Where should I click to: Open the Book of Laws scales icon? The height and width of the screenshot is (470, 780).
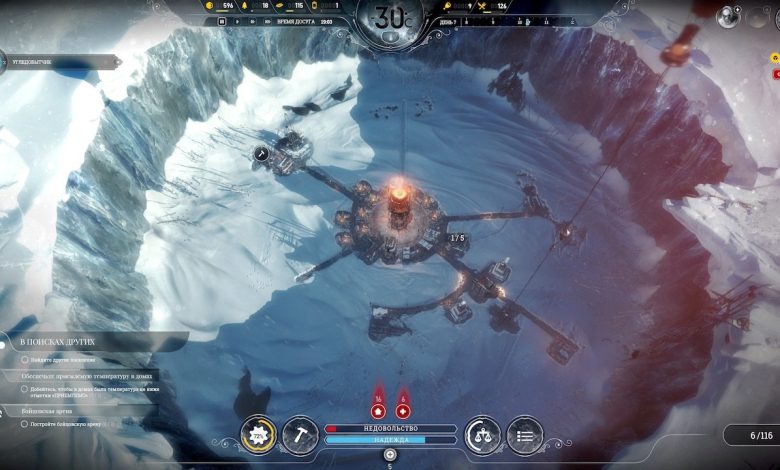coord(483,435)
